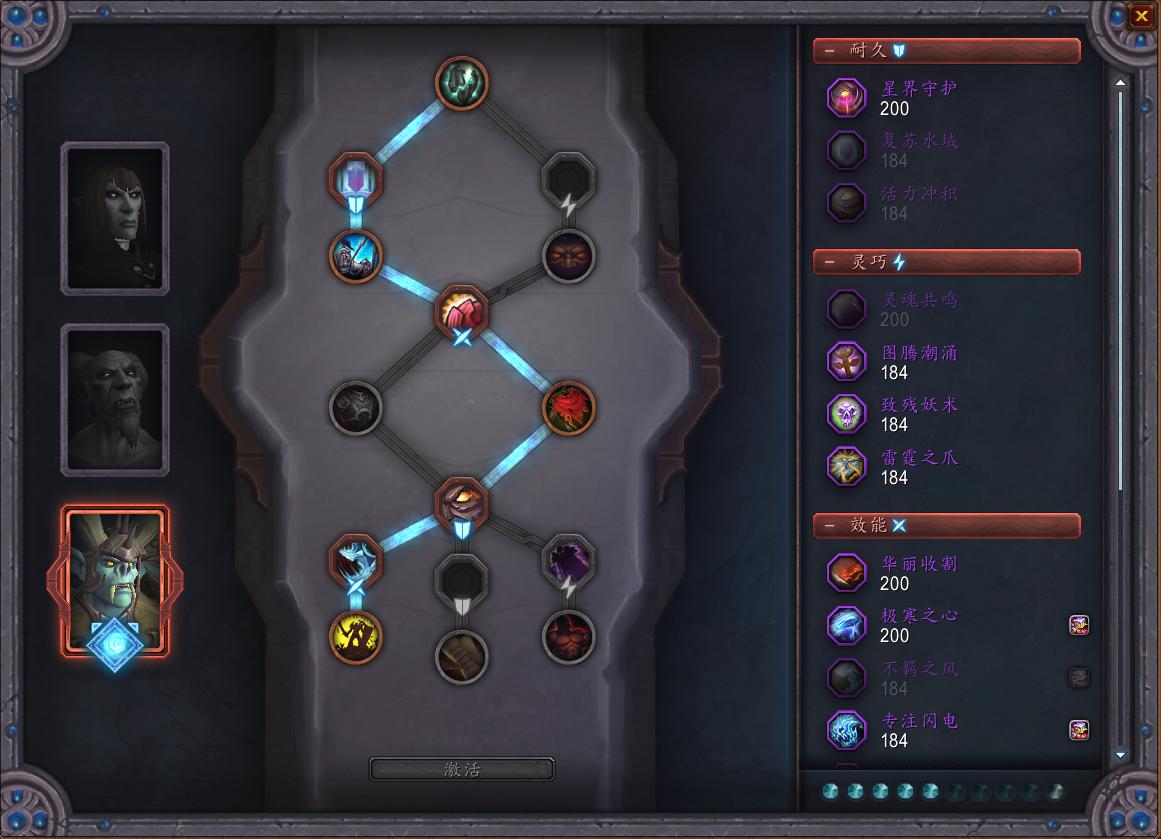Viewport: 1161px width, 839px height.
Task: Choose the 图腾潮涌 conduit
Action: (x=847, y=362)
